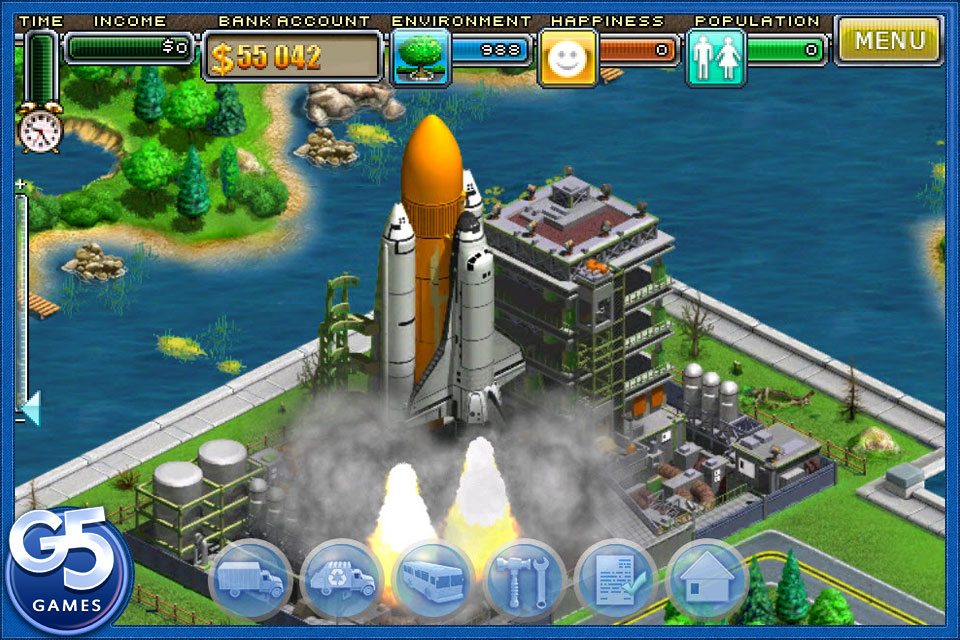Select the delivery truck round button
960x640 pixels.
[250, 580]
